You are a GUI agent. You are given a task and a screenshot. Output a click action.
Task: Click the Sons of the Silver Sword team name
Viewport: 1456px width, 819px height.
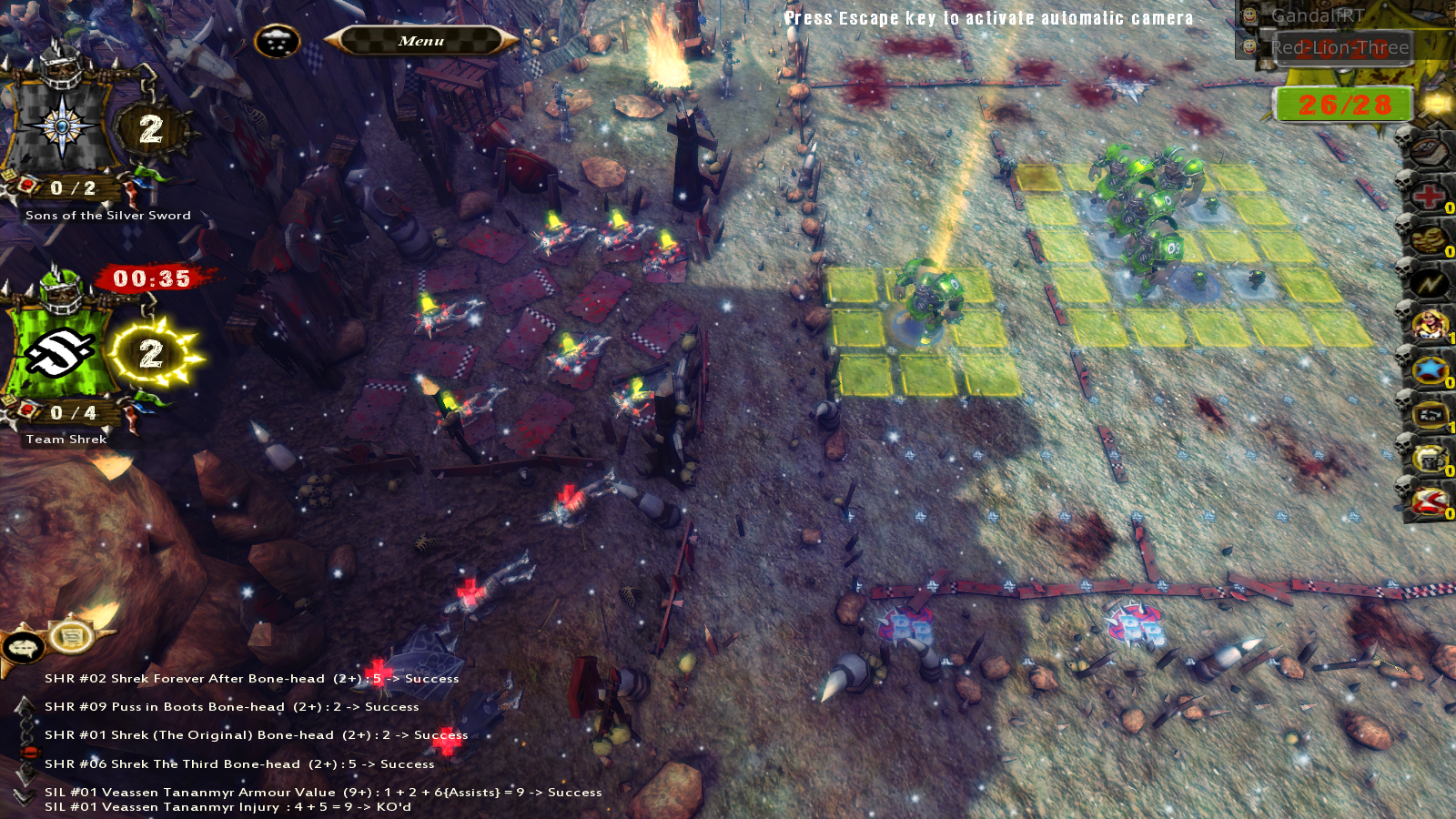coord(106,216)
